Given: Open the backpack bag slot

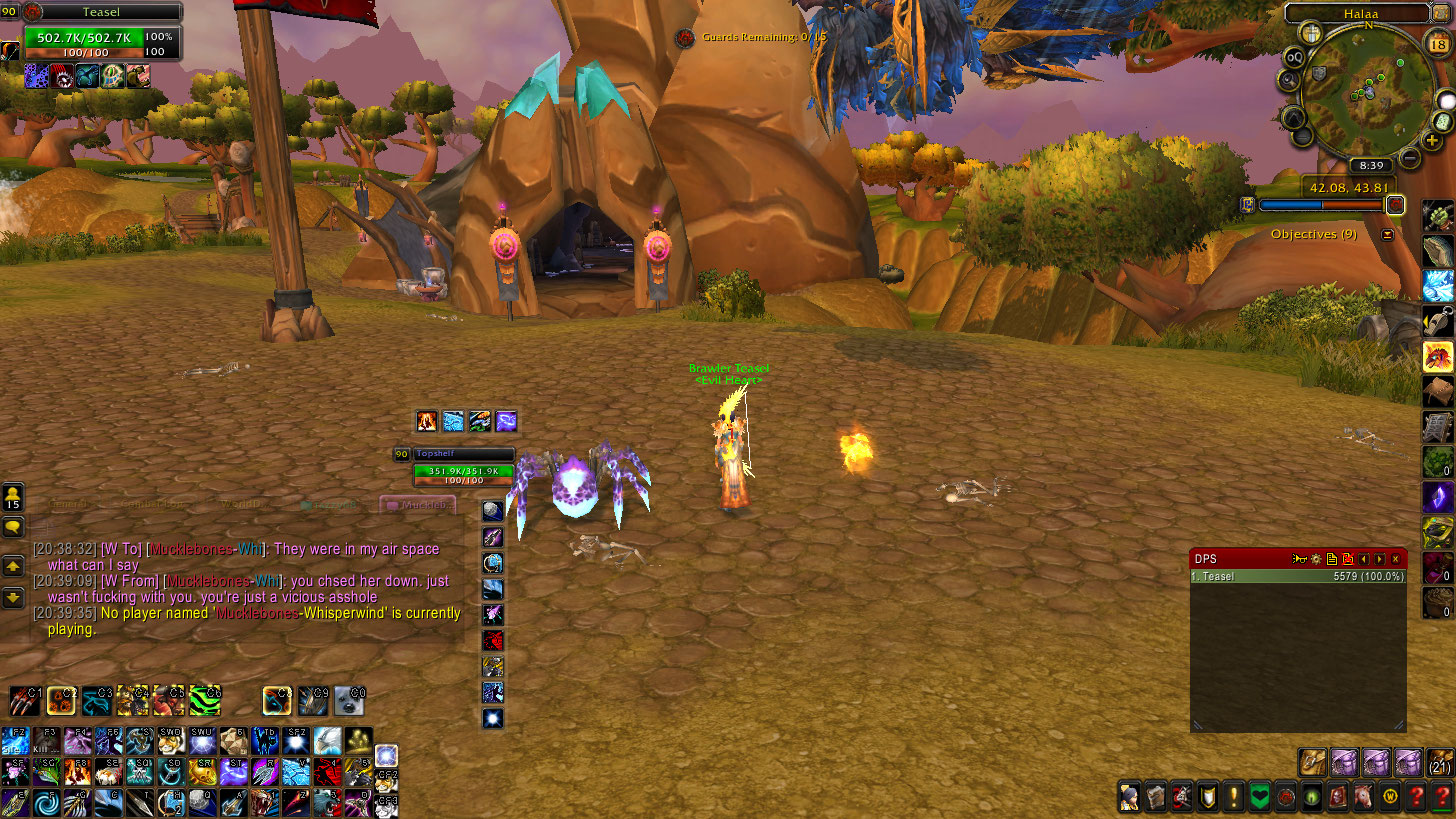Looking at the screenshot, I should (x=1440, y=762).
